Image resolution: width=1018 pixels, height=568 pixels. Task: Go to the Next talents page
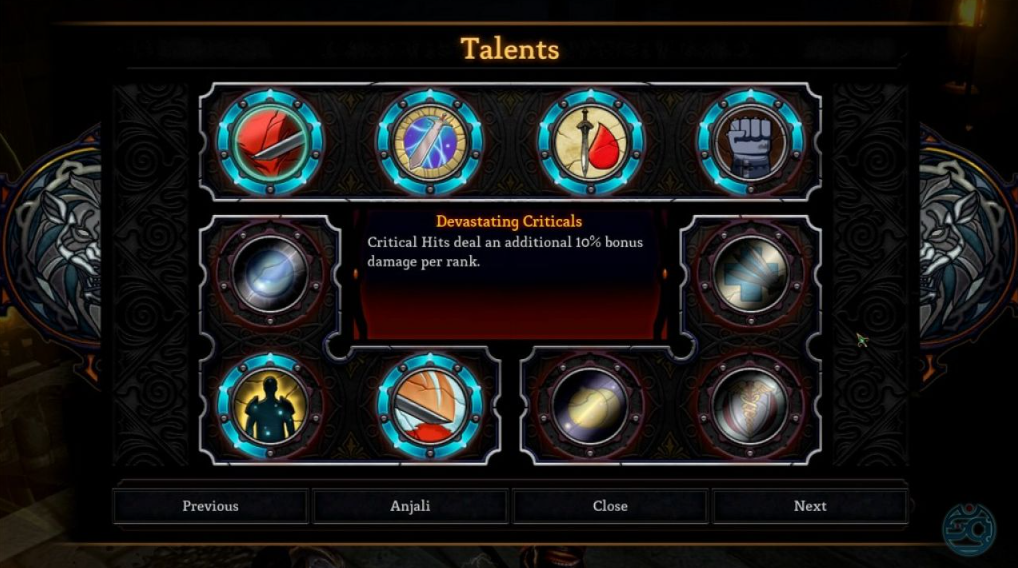(810, 506)
